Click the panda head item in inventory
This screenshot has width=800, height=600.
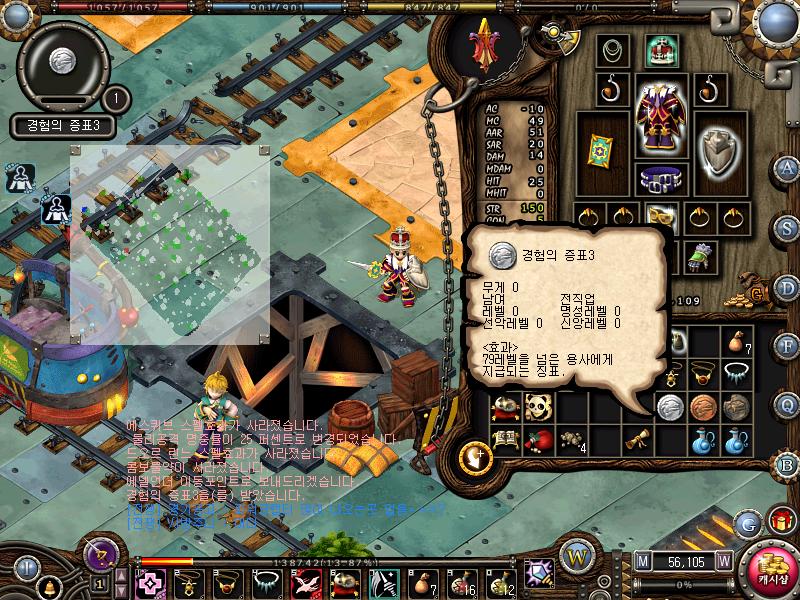coord(537,406)
